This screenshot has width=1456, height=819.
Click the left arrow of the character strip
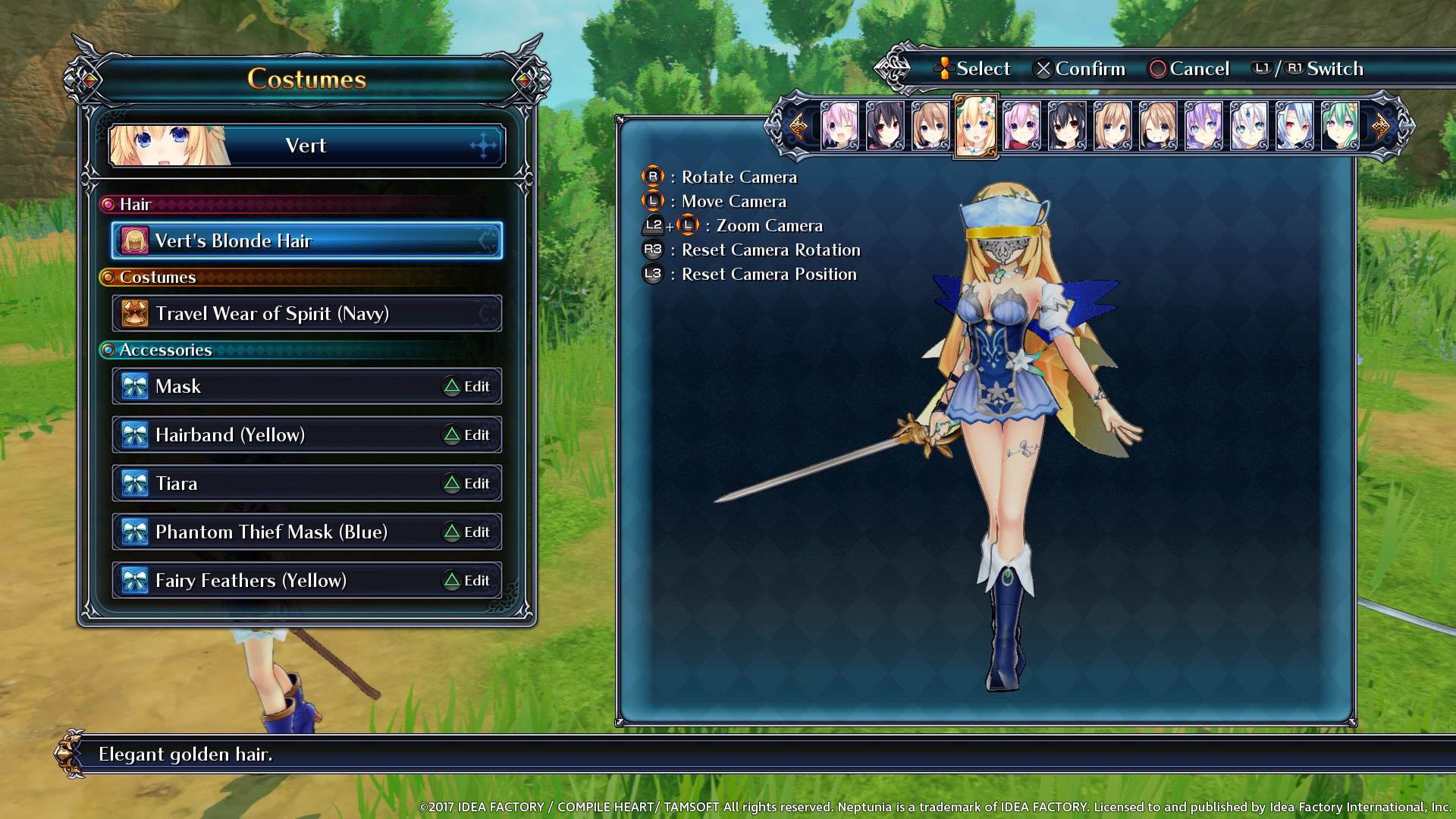(x=798, y=125)
